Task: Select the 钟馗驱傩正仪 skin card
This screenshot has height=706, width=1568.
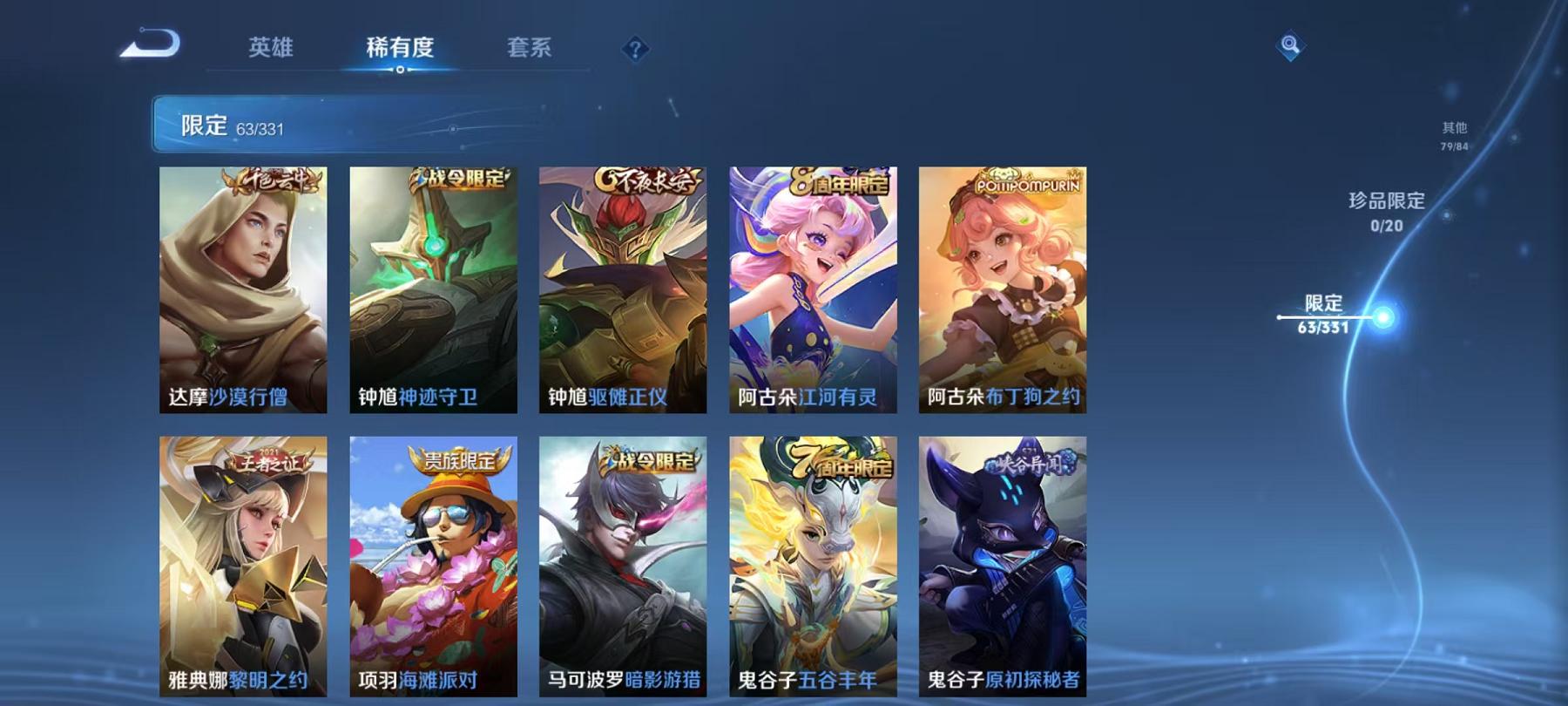Action: [625, 288]
